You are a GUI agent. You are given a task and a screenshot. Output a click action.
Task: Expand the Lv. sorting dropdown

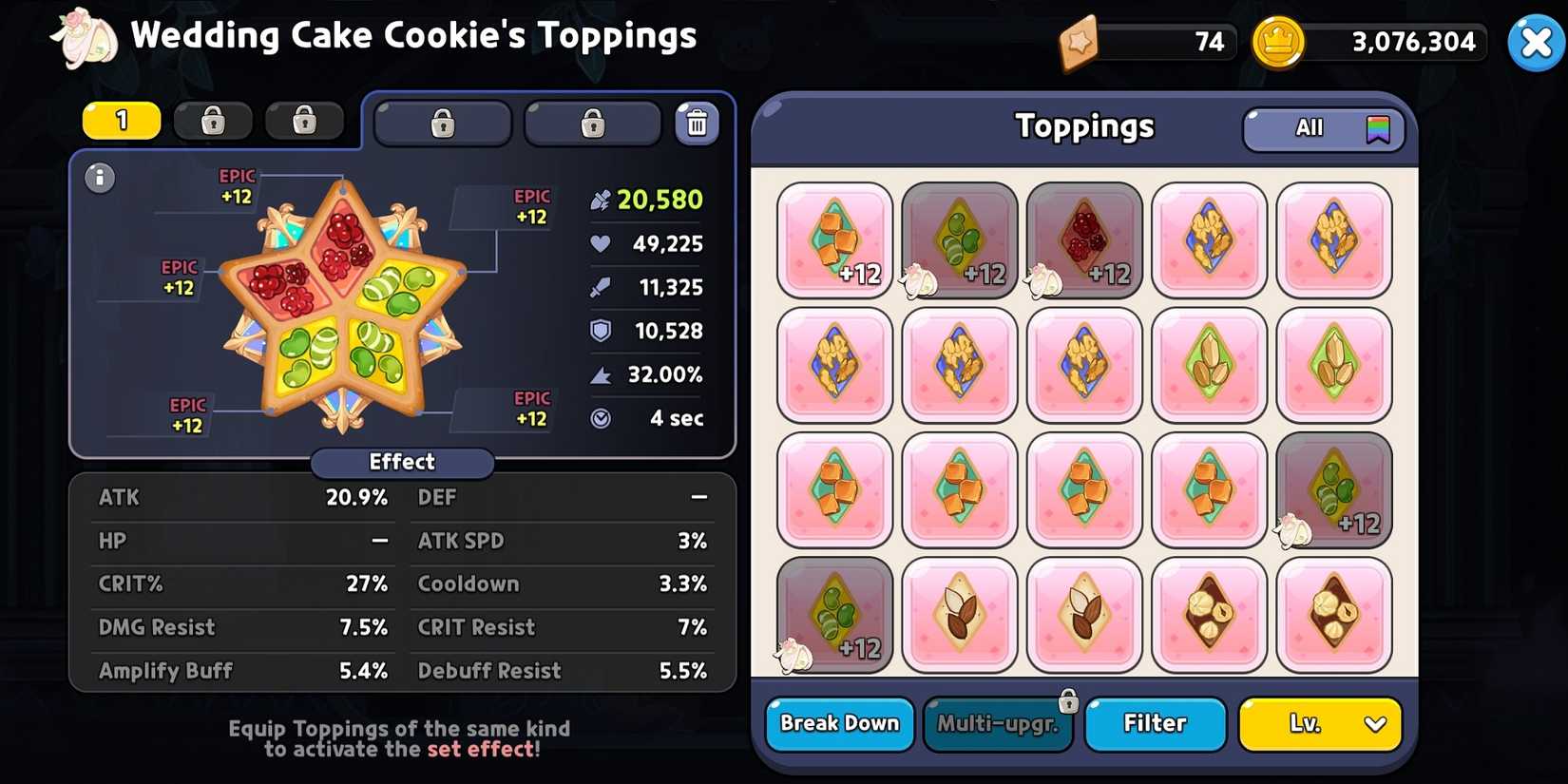(1319, 724)
